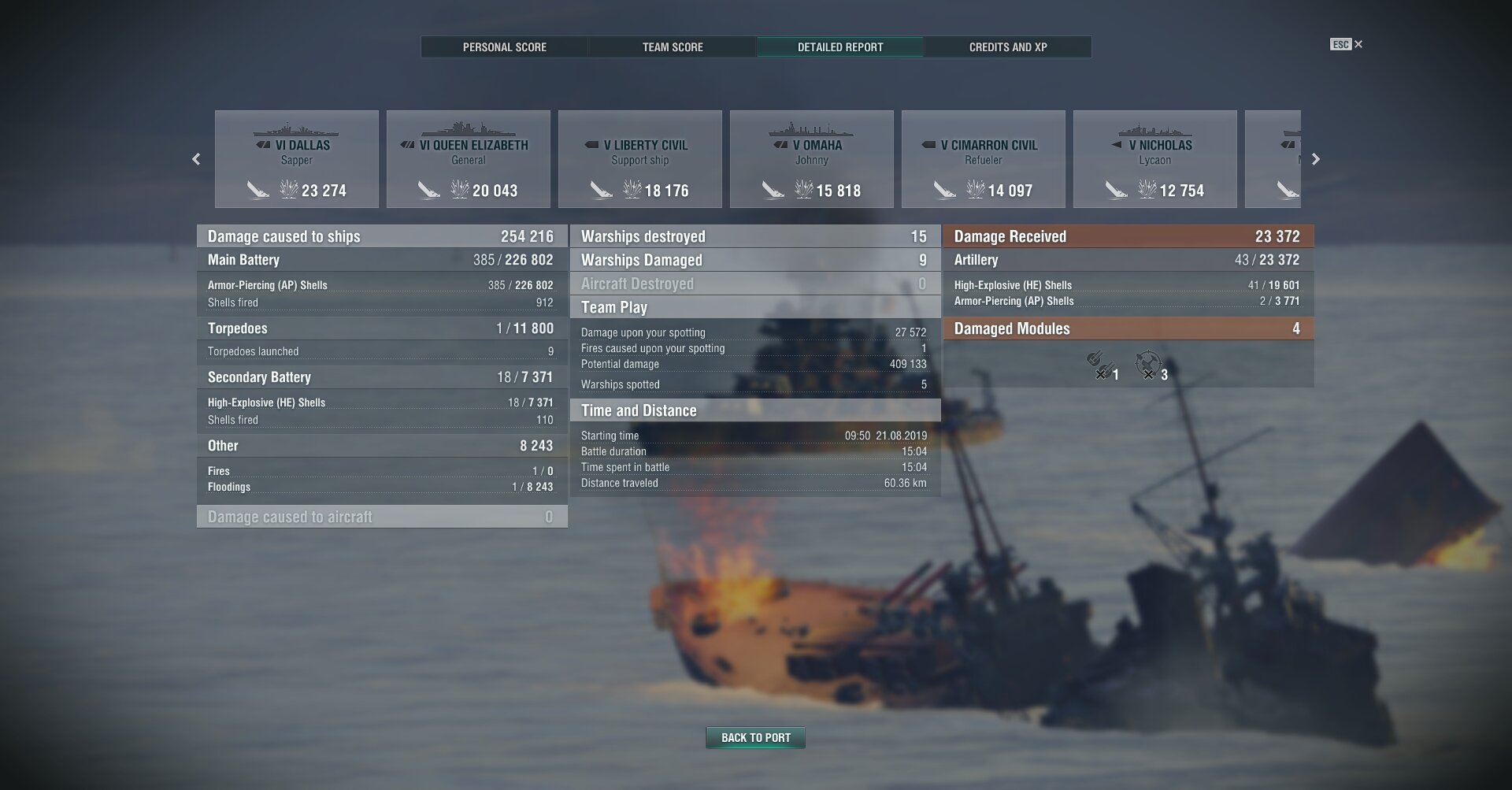Click the left arrow of the ship carousel
Image resolution: width=1512 pixels, height=790 pixels.
[196, 159]
